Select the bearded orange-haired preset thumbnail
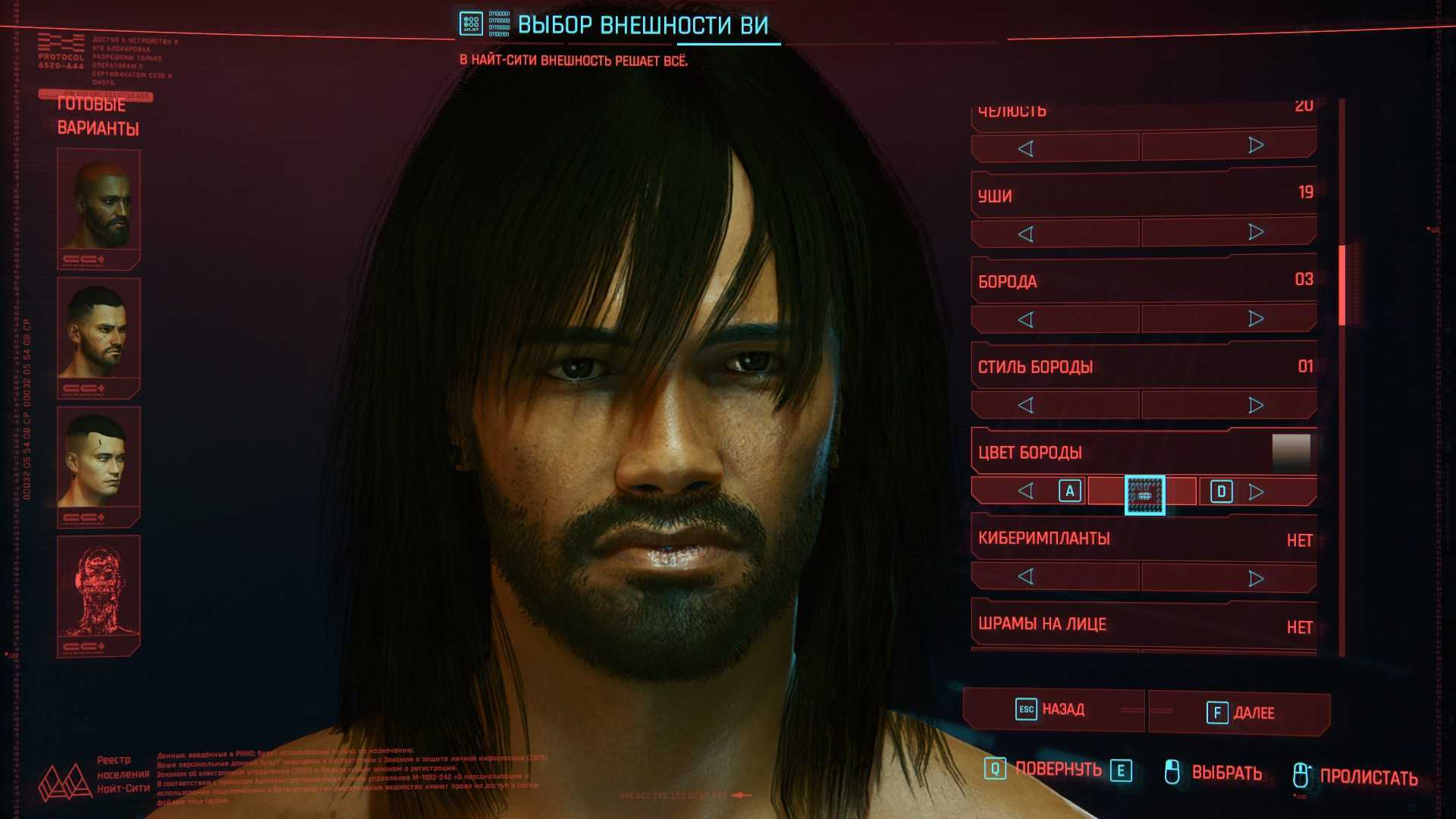This screenshot has height=819, width=1456. [99, 203]
